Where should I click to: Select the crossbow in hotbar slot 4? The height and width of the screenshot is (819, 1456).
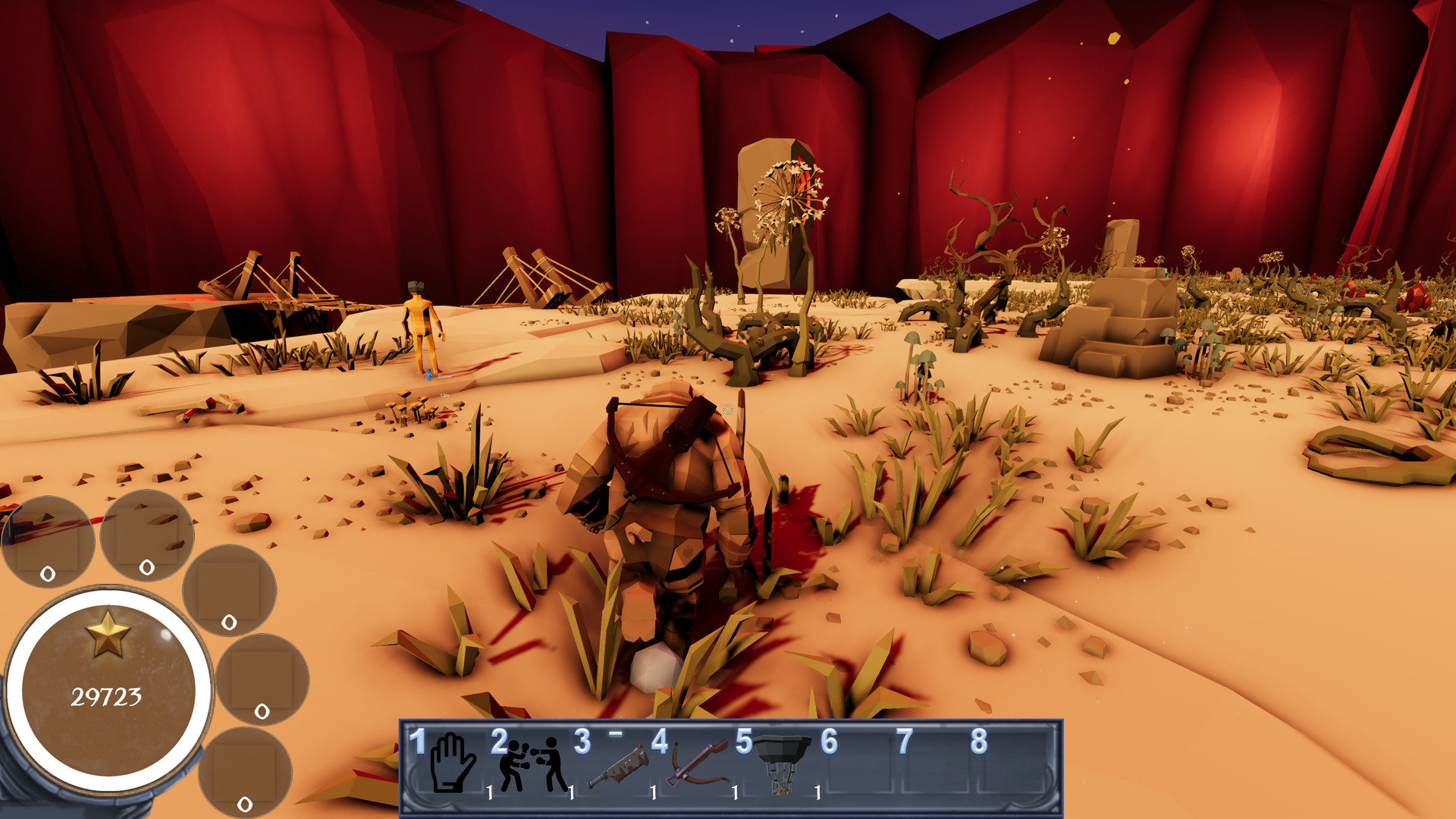coord(698,764)
